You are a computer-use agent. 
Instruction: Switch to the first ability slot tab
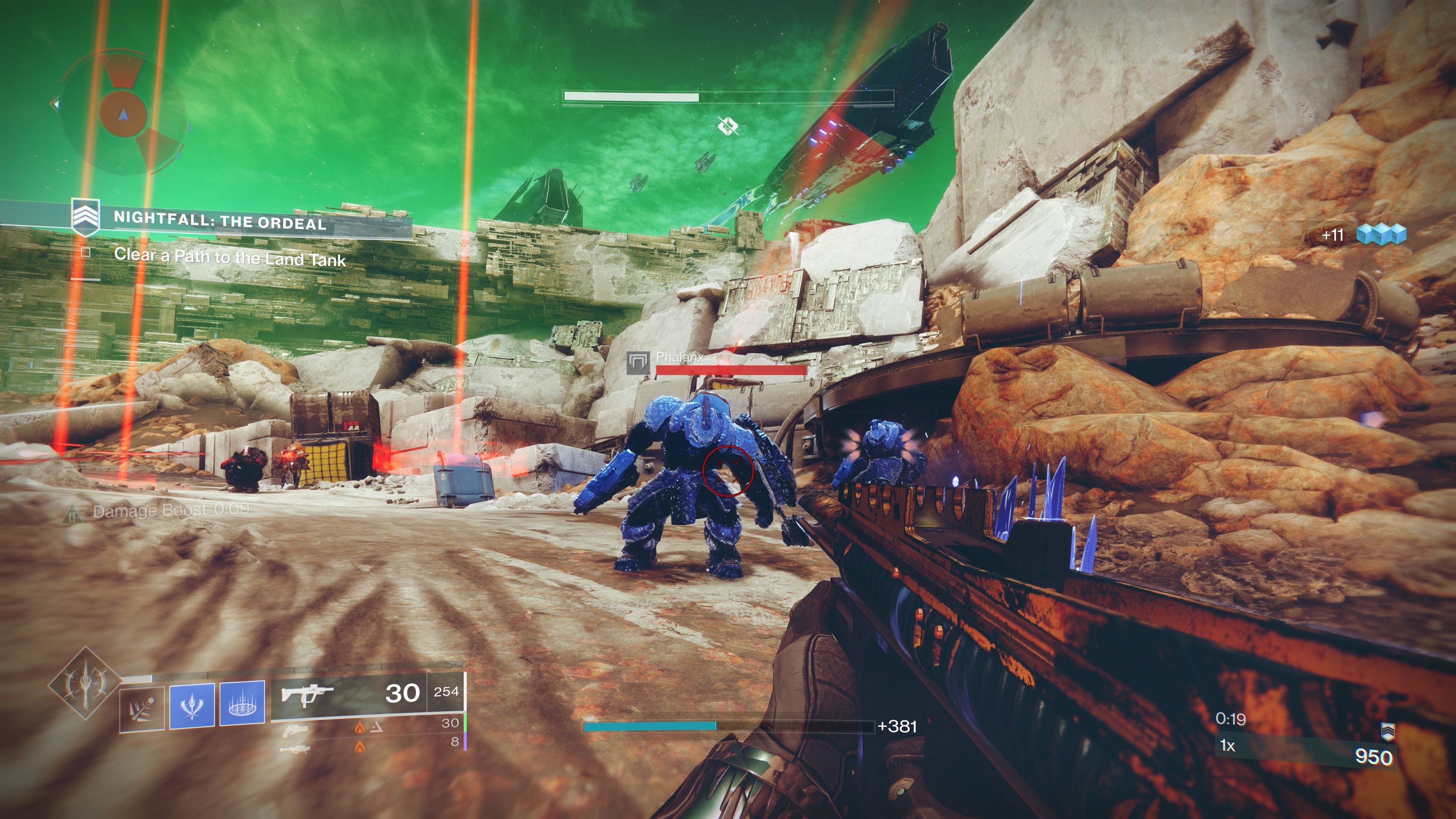pyautogui.click(x=142, y=708)
